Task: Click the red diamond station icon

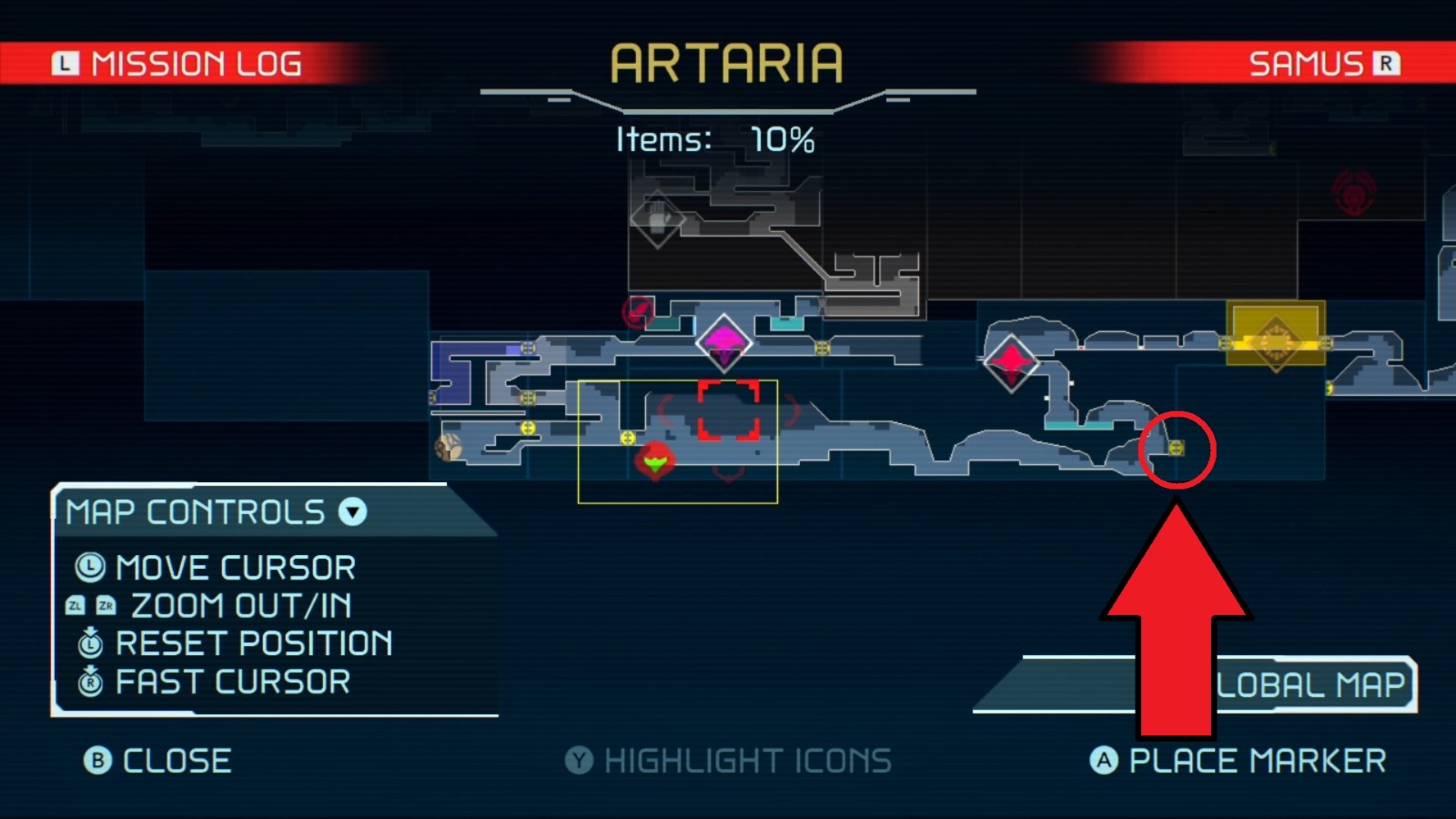Action: [x=1012, y=360]
